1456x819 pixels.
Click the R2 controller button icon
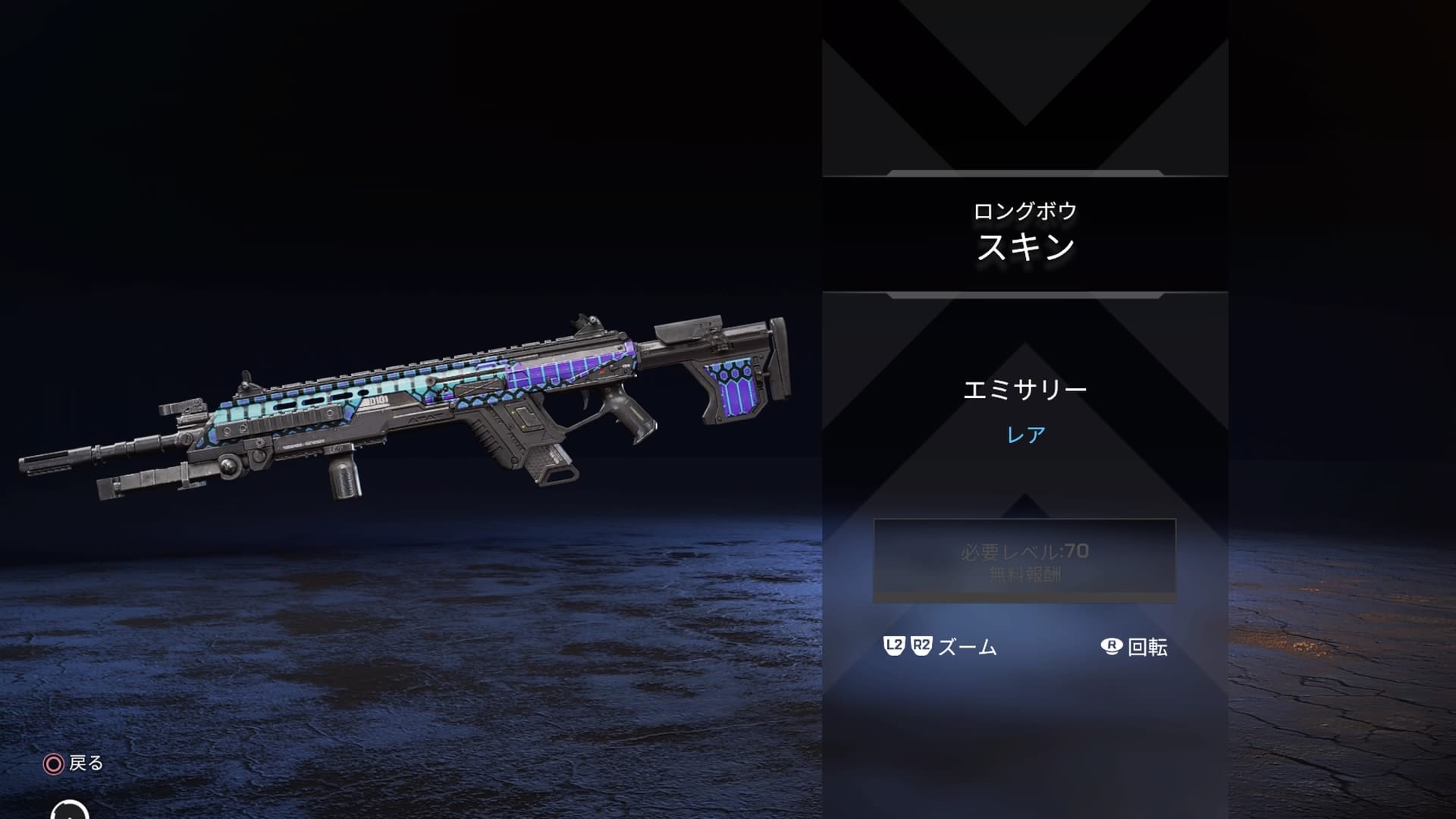point(919,646)
